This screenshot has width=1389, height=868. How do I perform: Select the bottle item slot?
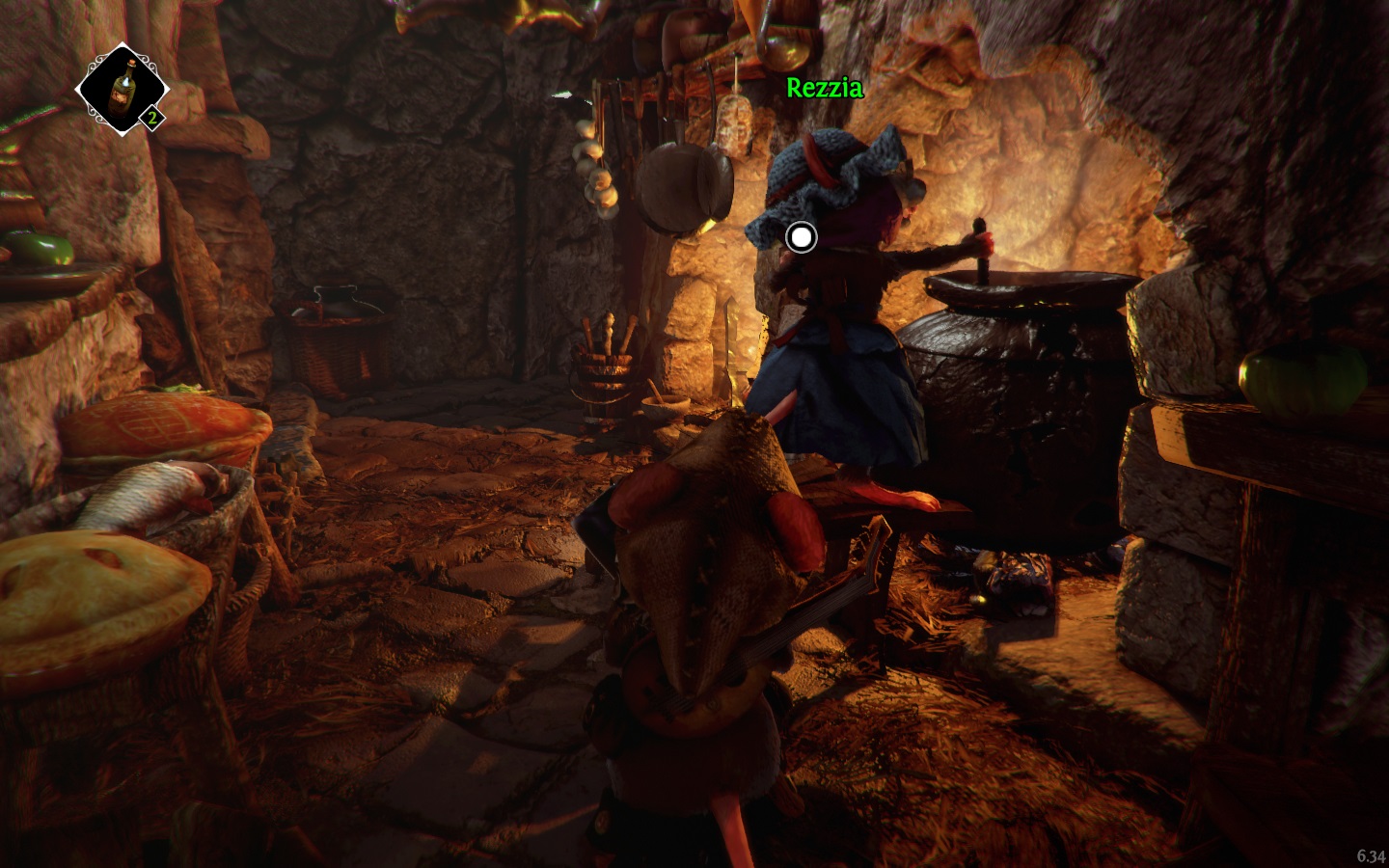tap(122, 91)
